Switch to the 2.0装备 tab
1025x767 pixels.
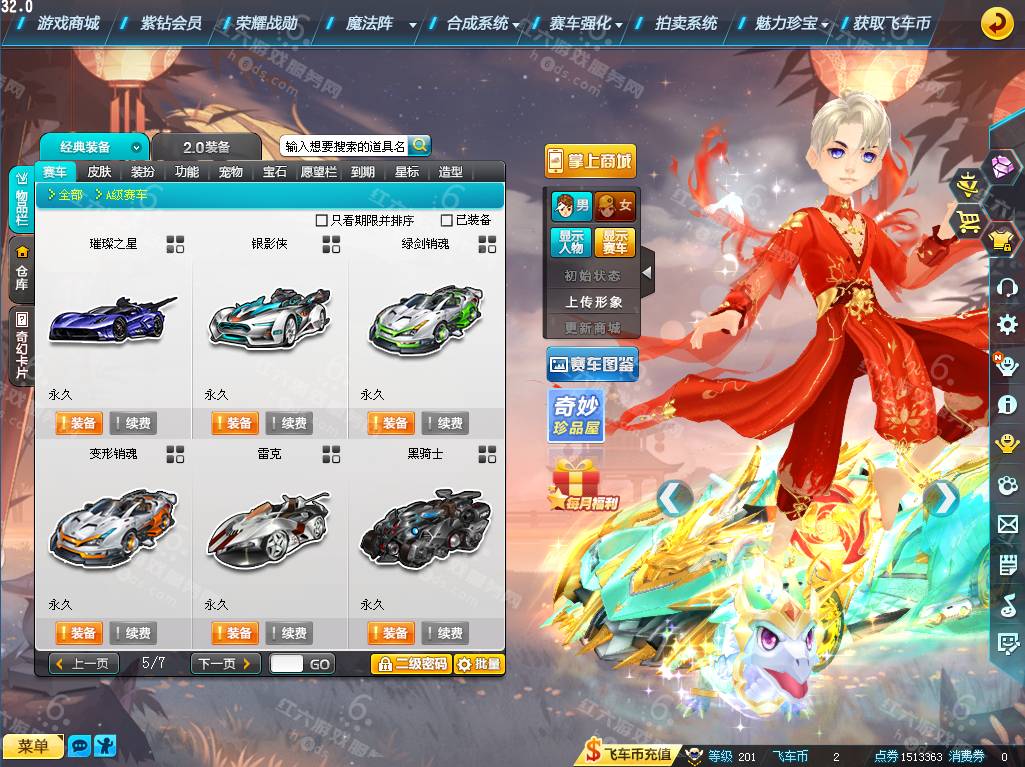coord(206,147)
